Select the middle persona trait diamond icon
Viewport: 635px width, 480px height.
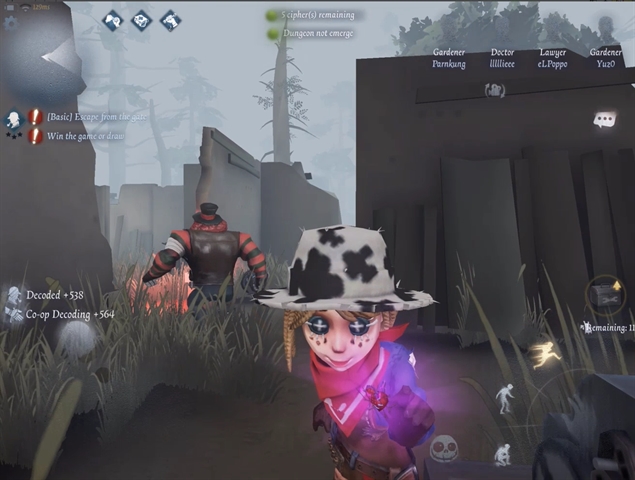pos(141,19)
